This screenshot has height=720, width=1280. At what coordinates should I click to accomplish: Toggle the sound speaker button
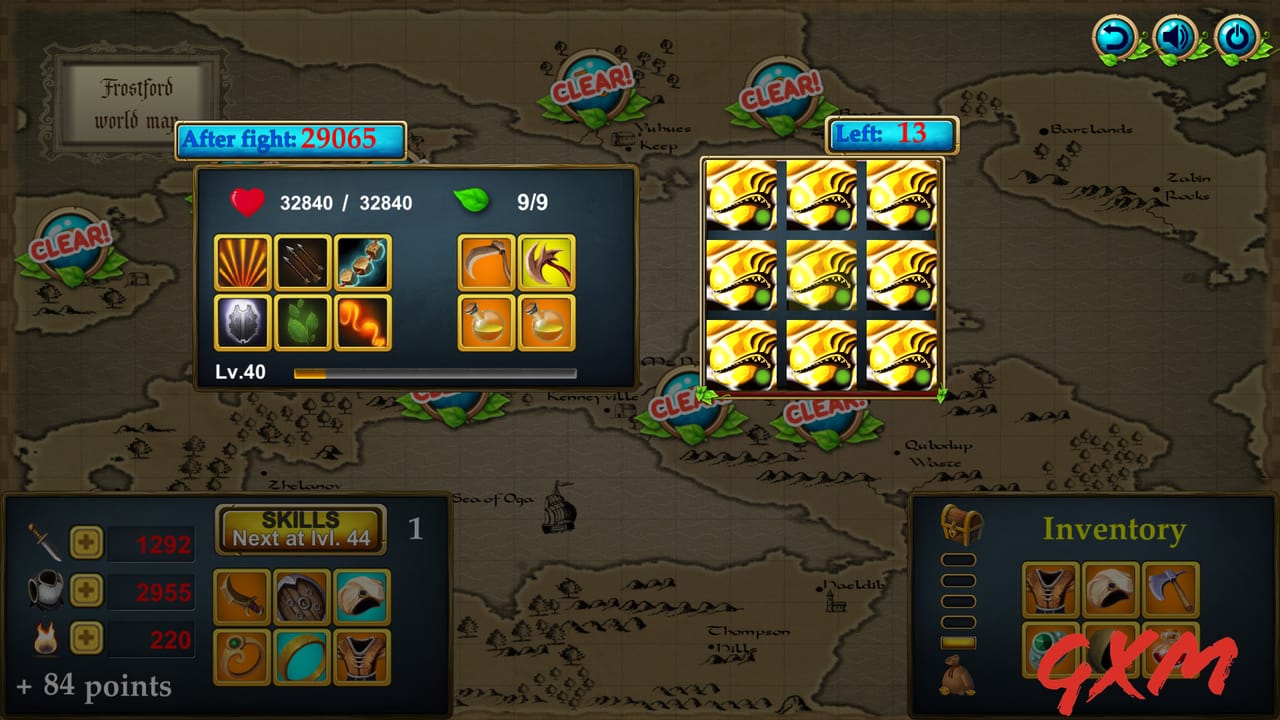(1176, 39)
